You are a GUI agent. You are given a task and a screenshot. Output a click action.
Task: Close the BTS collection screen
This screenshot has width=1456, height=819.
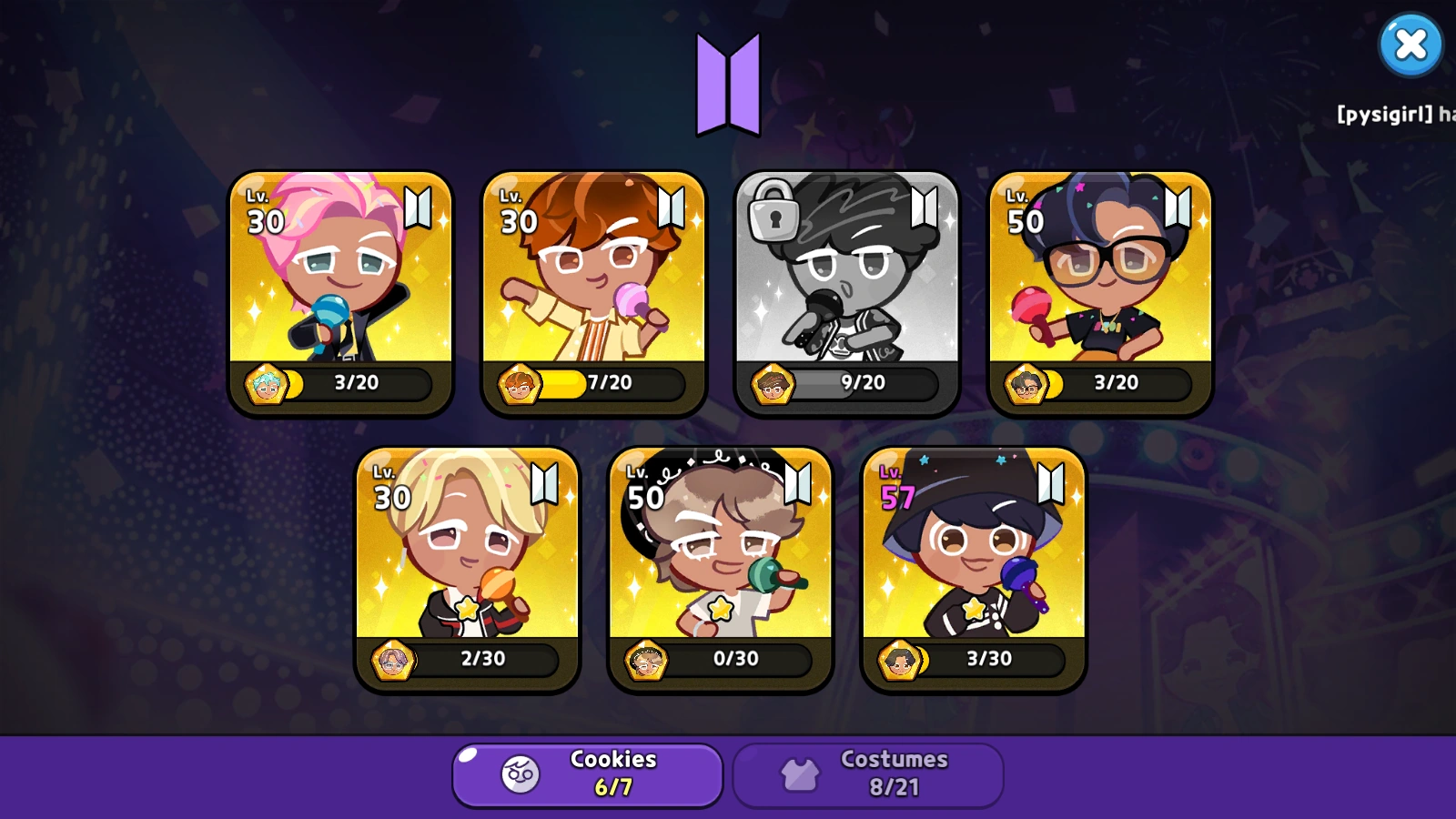point(1410,45)
